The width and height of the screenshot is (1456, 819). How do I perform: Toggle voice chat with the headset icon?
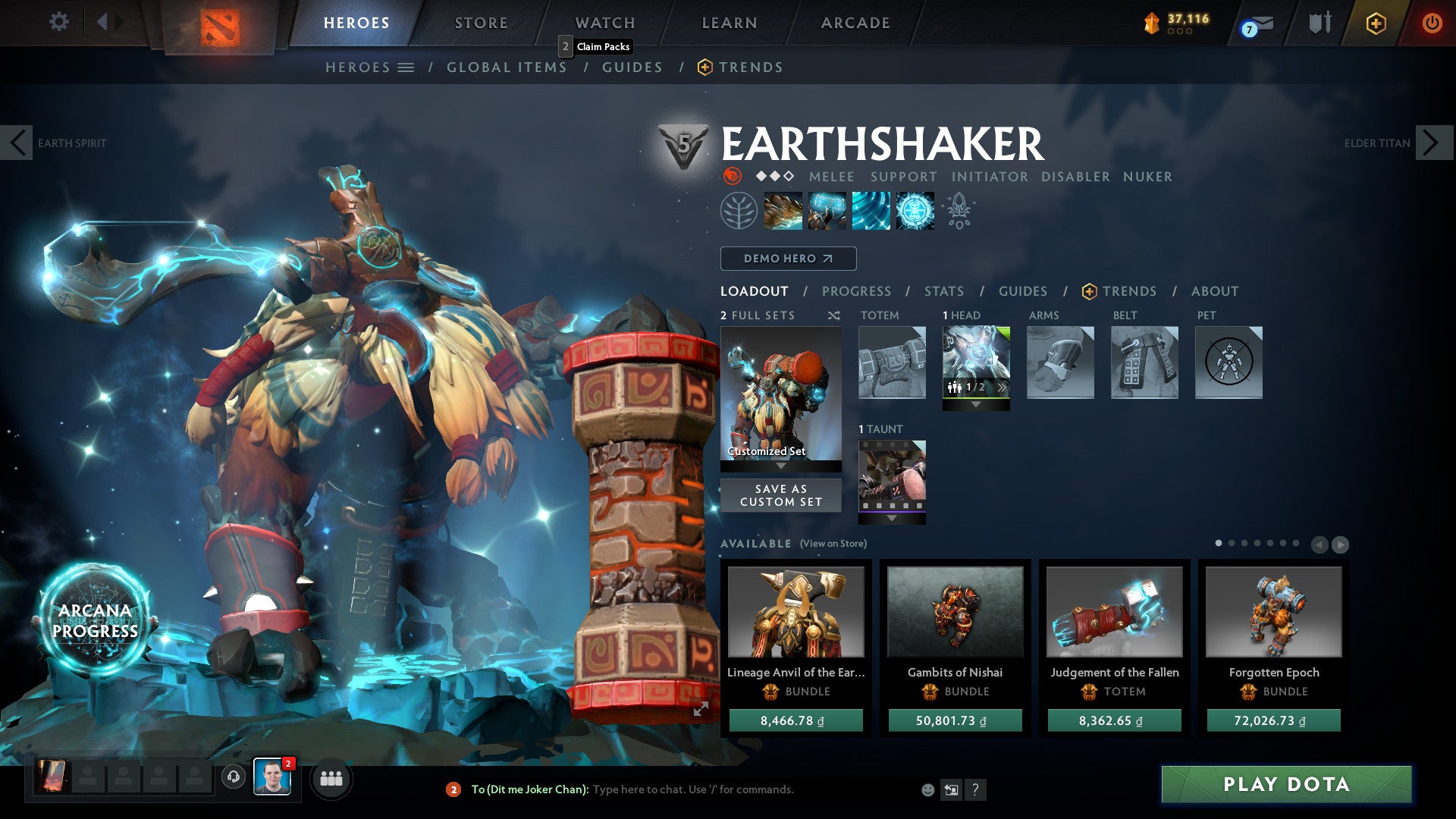232,777
